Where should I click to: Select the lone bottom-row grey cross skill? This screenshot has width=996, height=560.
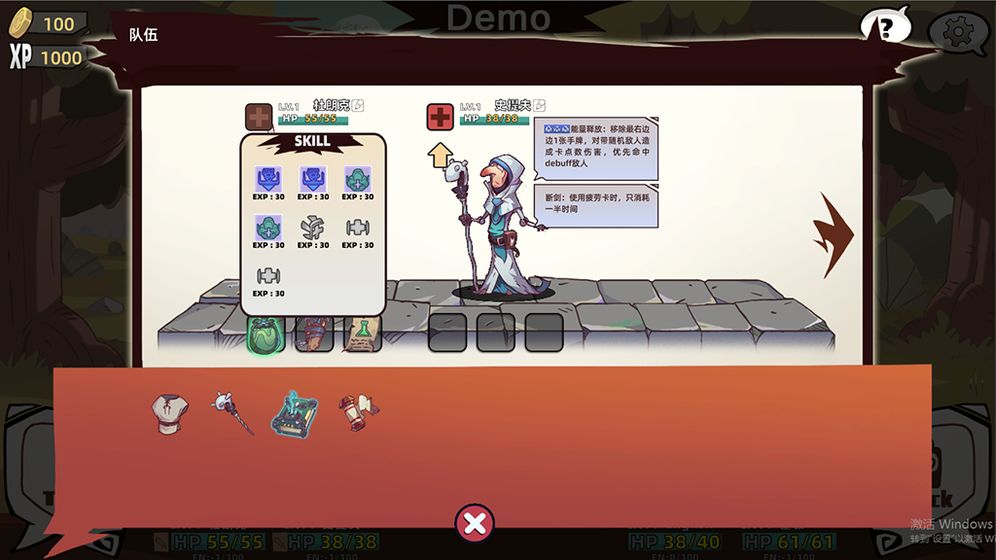click(268, 276)
